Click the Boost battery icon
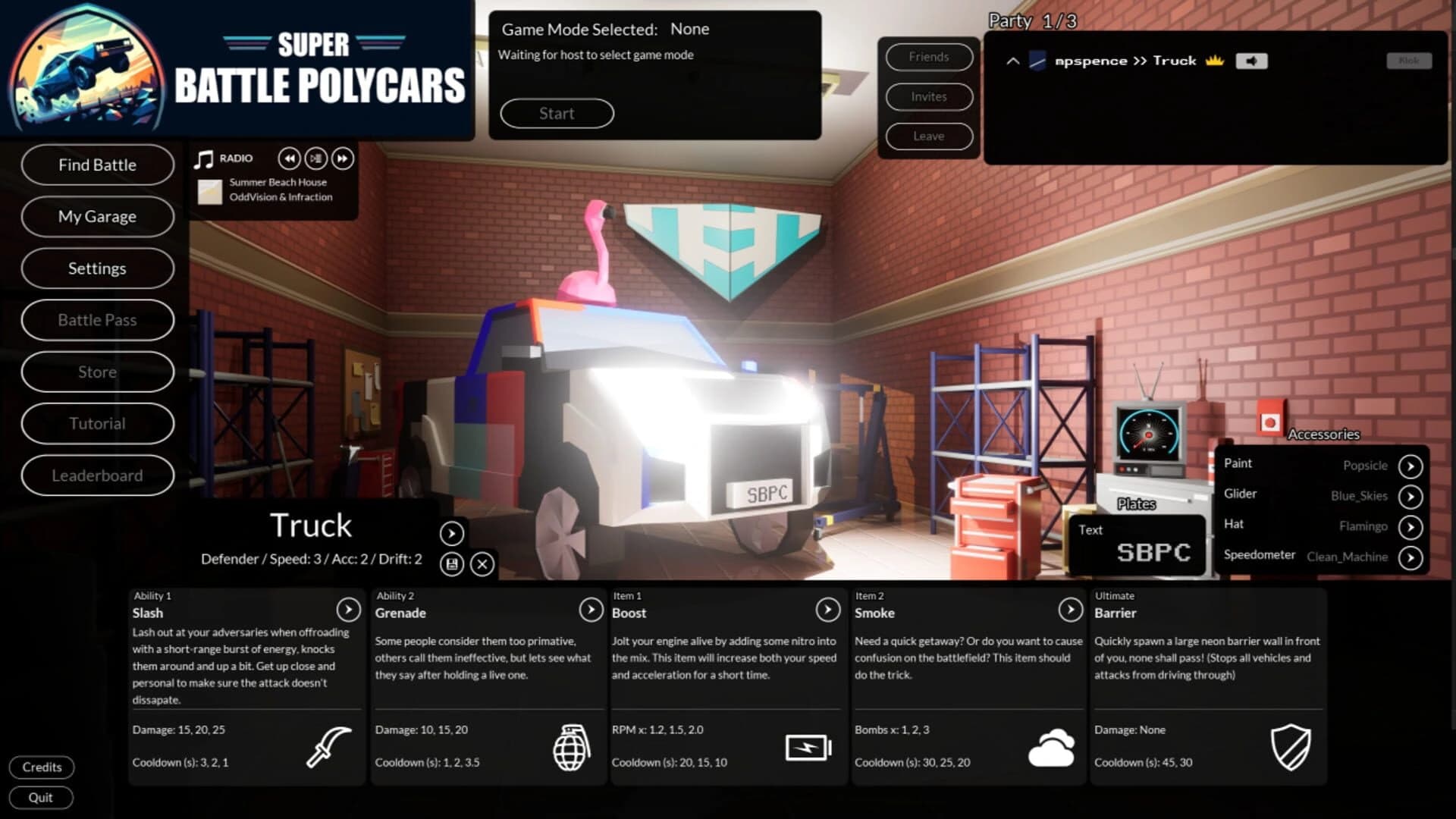The image size is (1456, 819). click(809, 747)
